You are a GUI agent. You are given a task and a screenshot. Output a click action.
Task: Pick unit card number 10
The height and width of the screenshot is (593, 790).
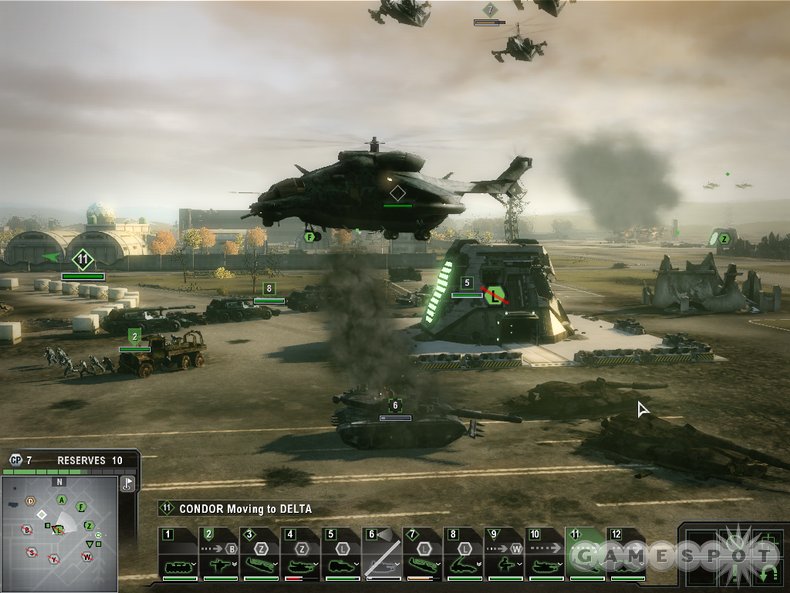pos(544,555)
